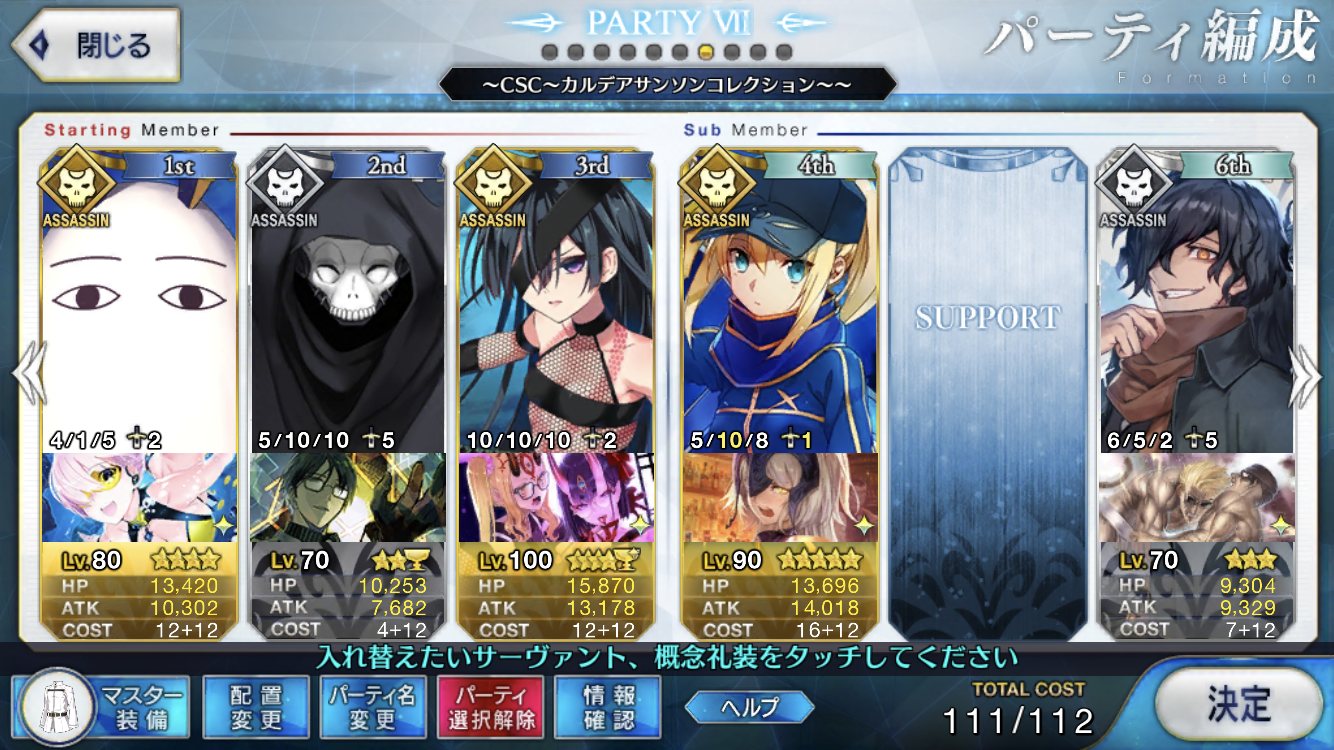Tap the 6th member's muscular craft essence
1334x750 pixels.
coord(1195,498)
